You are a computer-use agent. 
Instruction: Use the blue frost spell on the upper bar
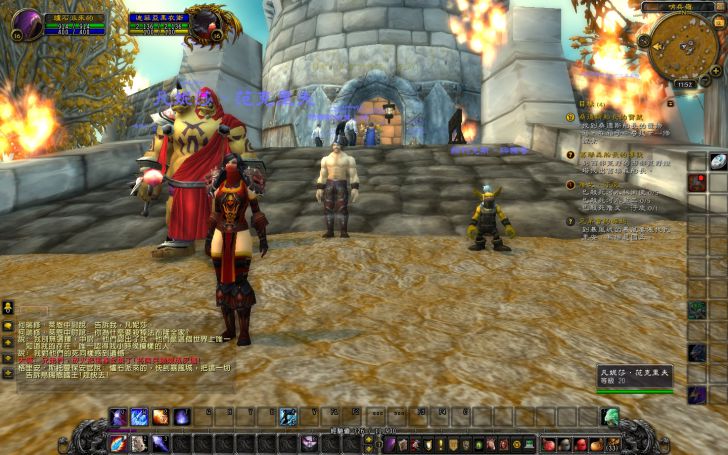pyautogui.click(x=138, y=416)
